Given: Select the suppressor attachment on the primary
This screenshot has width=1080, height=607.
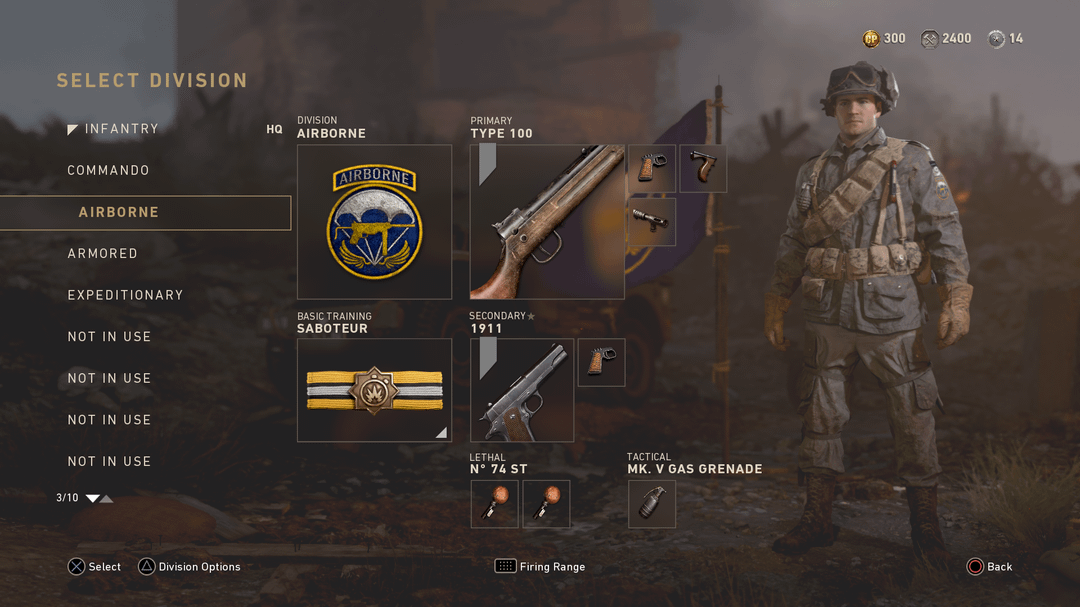Looking at the screenshot, I should pos(651,222).
